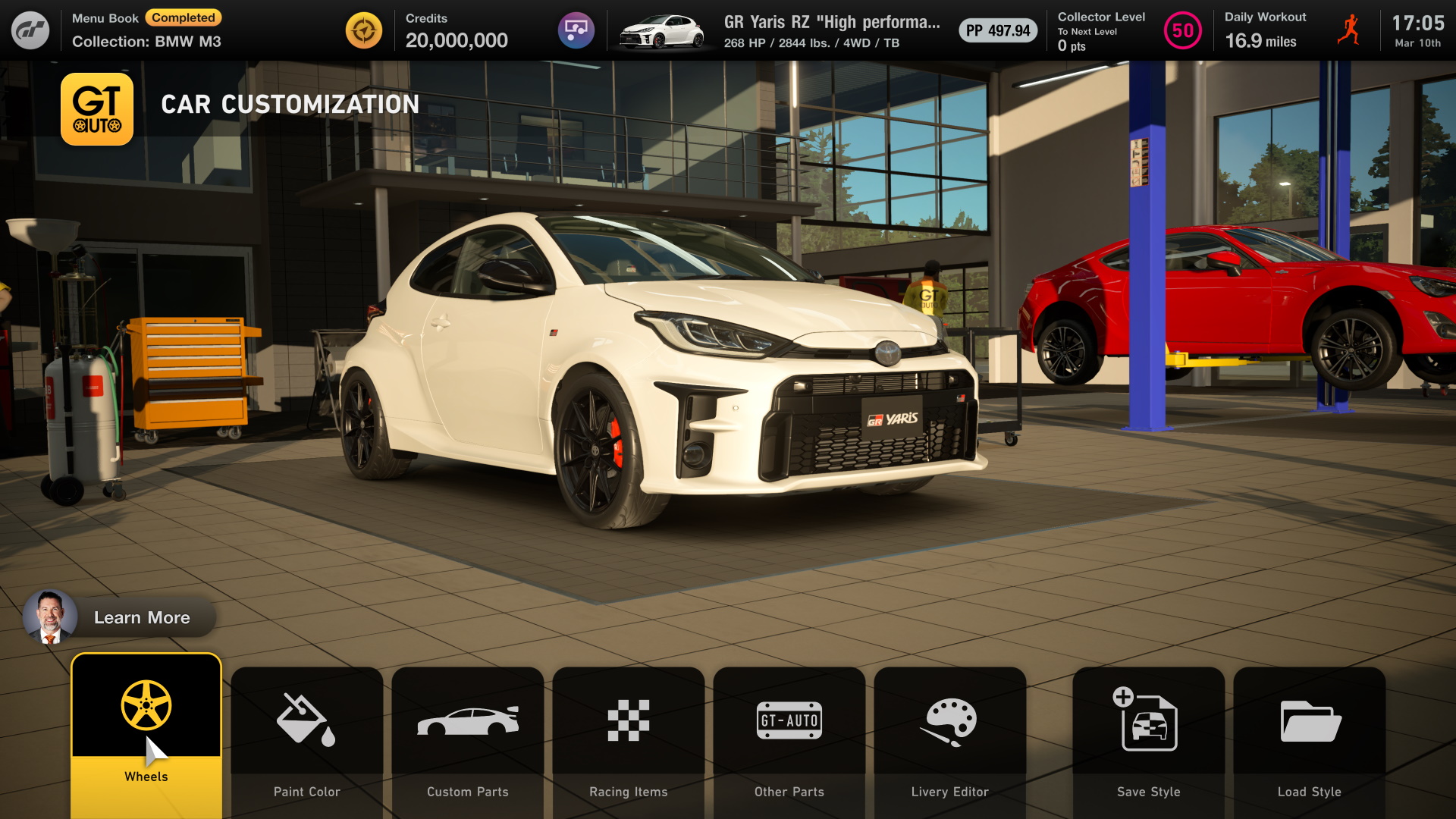Image resolution: width=1456 pixels, height=819 pixels.
Task: Click the Learn More button
Action: (x=120, y=617)
